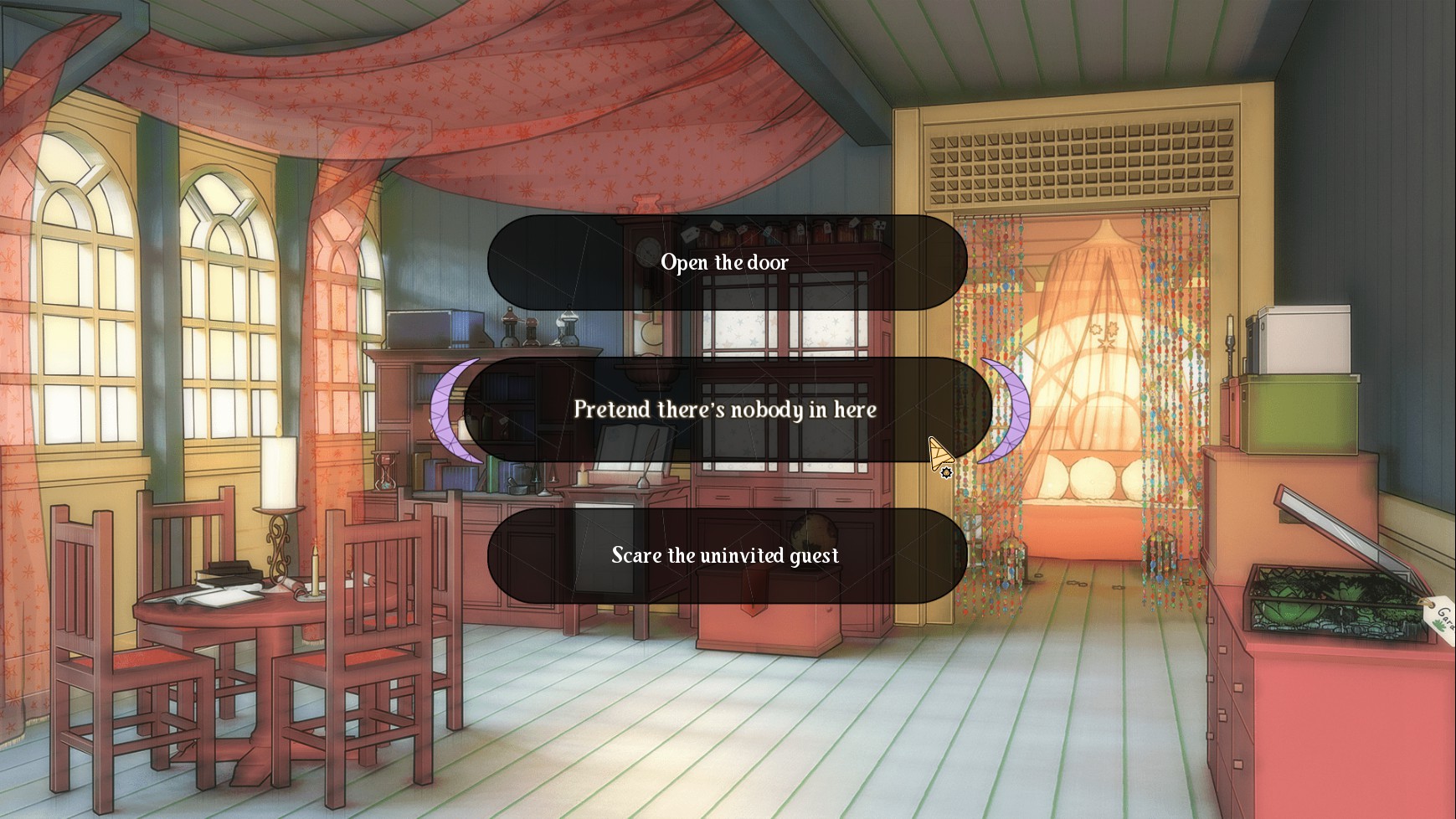This screenshot has width=1456, height=819.
Task: Choose the "Open the door" option
Action: point(726,262)
